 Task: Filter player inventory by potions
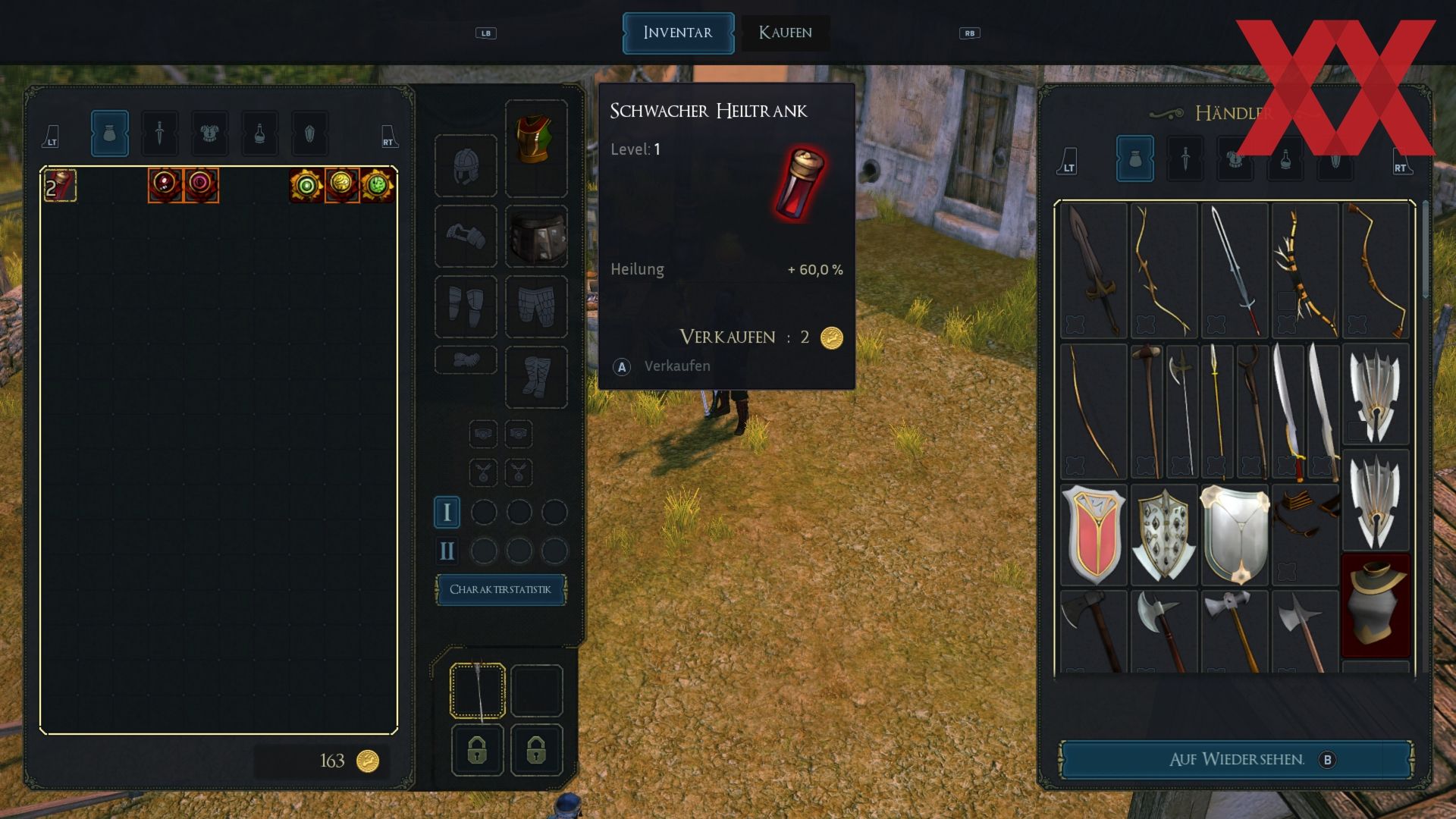pos(259,133)
